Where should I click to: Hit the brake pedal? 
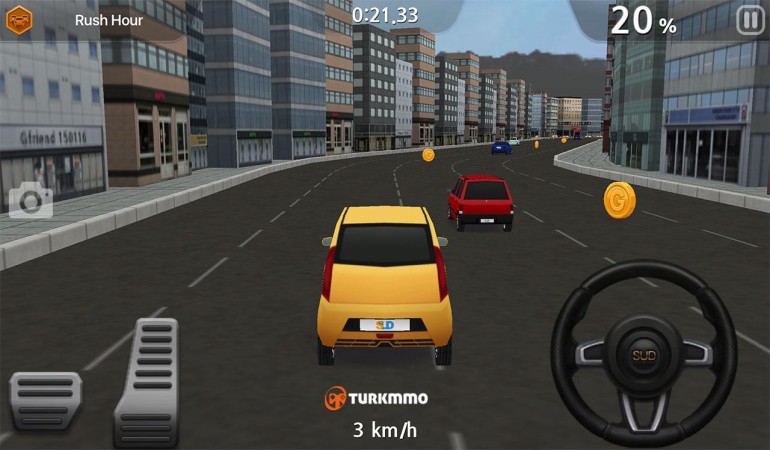click(45, 400)
